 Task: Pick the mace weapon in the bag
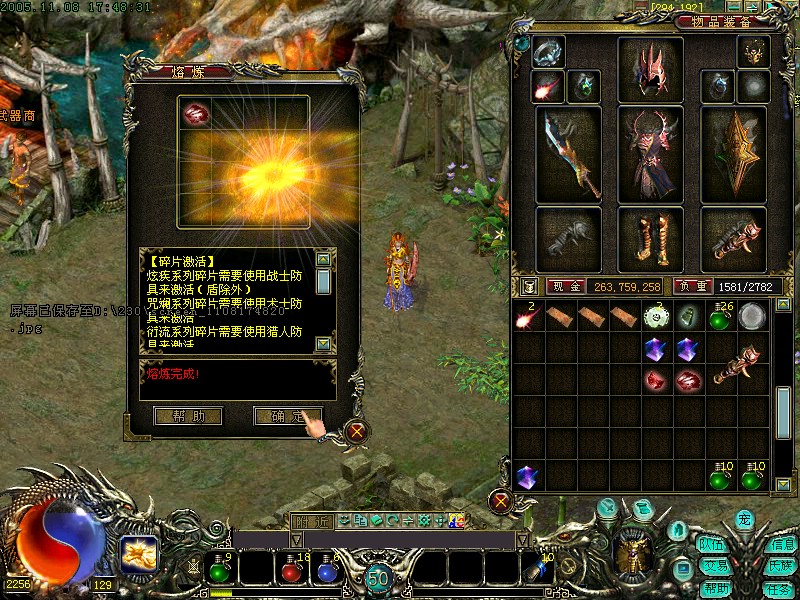tap(735, 364)
